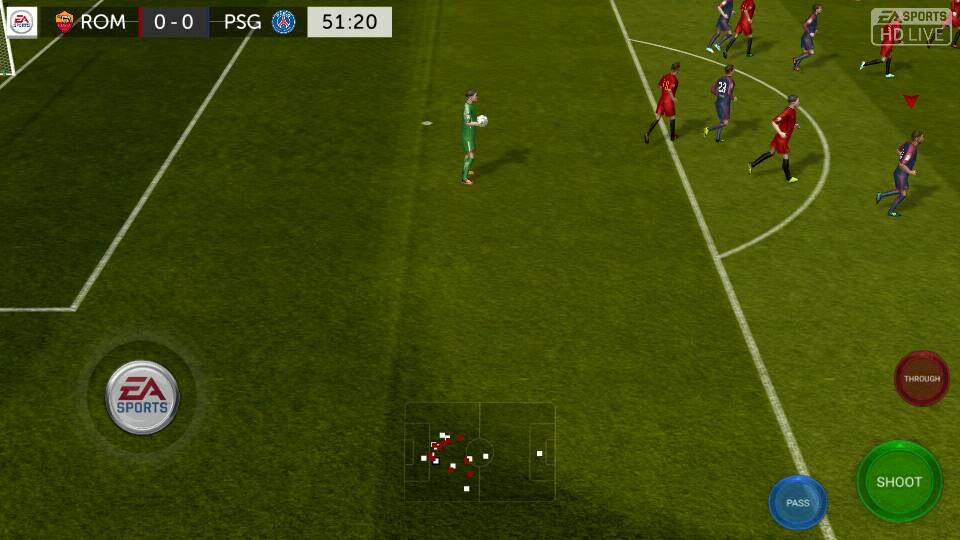
Task: Tap the green SHOOT button
Action: (x=899, y=481)
